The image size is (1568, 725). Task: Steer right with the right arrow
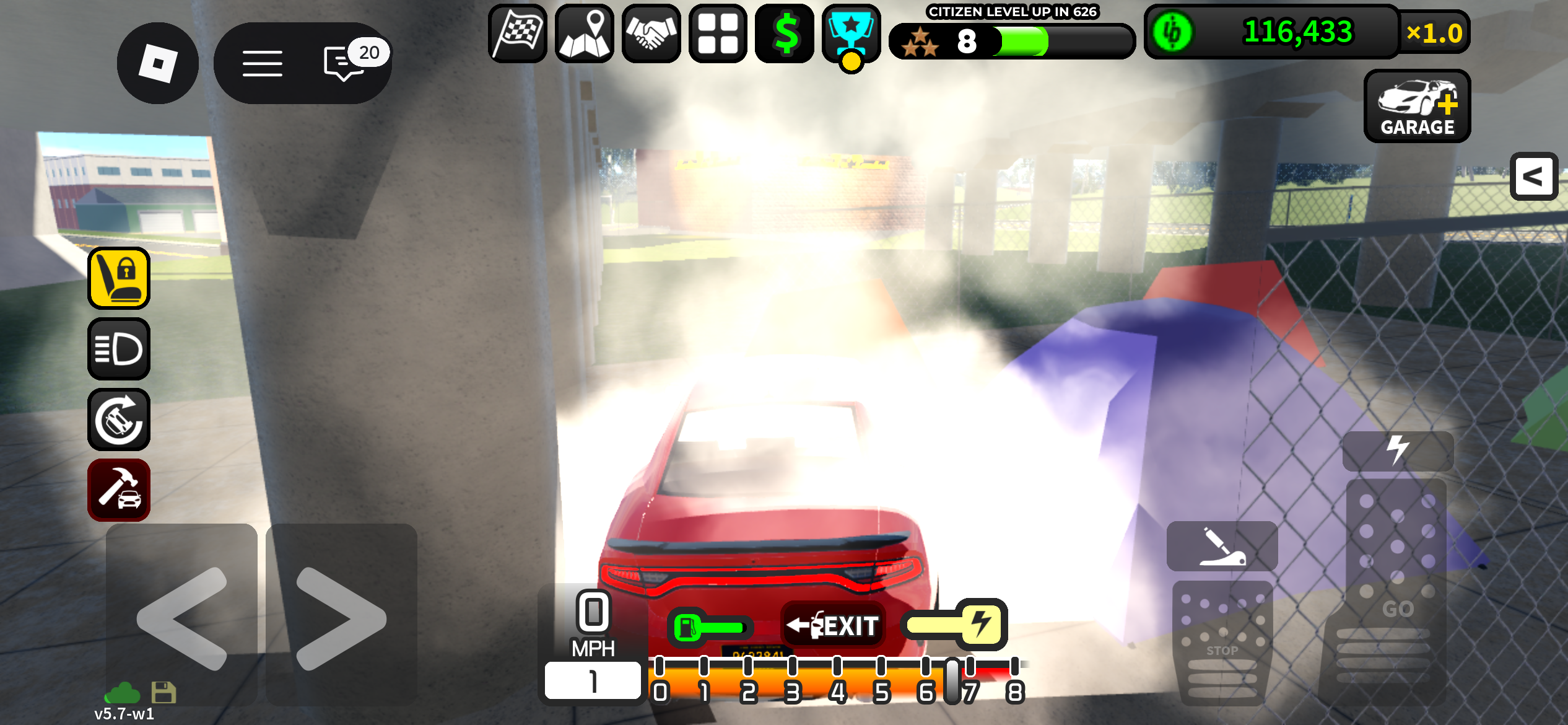pyautogui.click(x=341, y=617)
